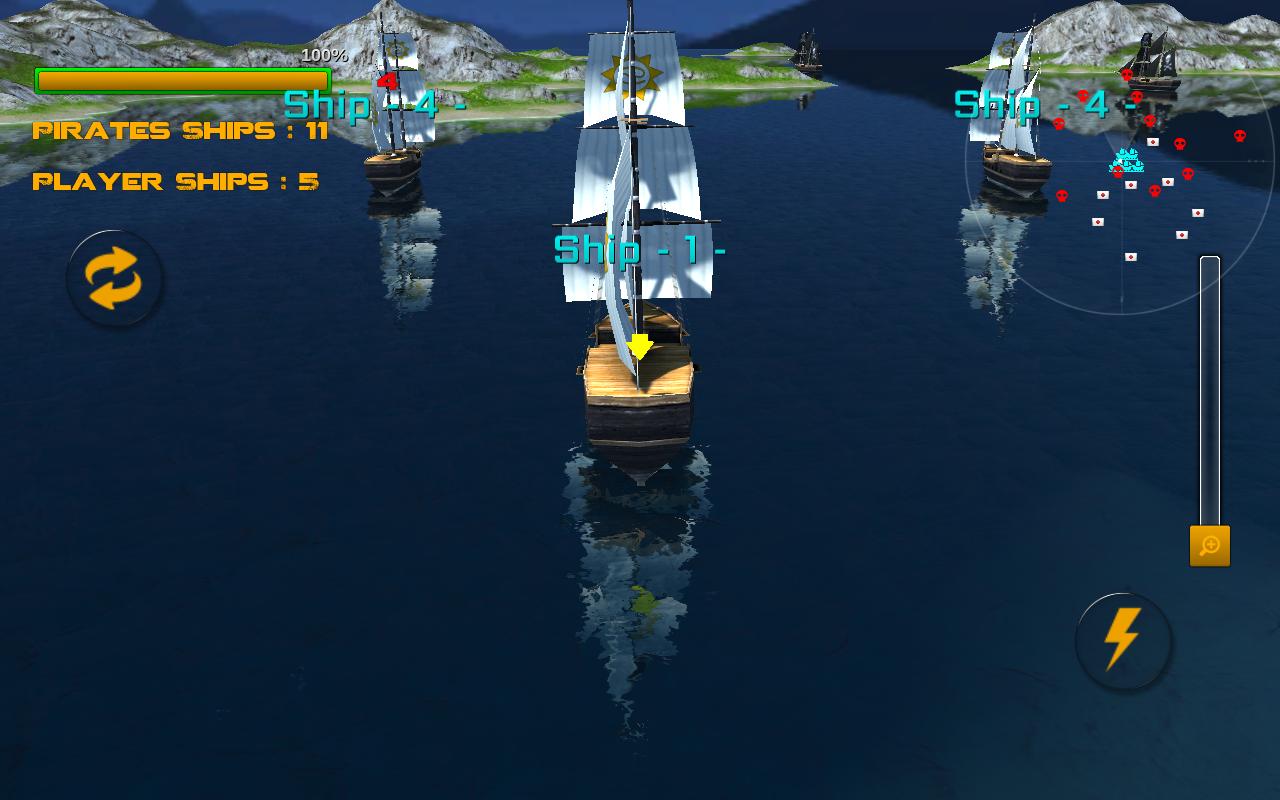Click the green health bar

pos(181,77)
